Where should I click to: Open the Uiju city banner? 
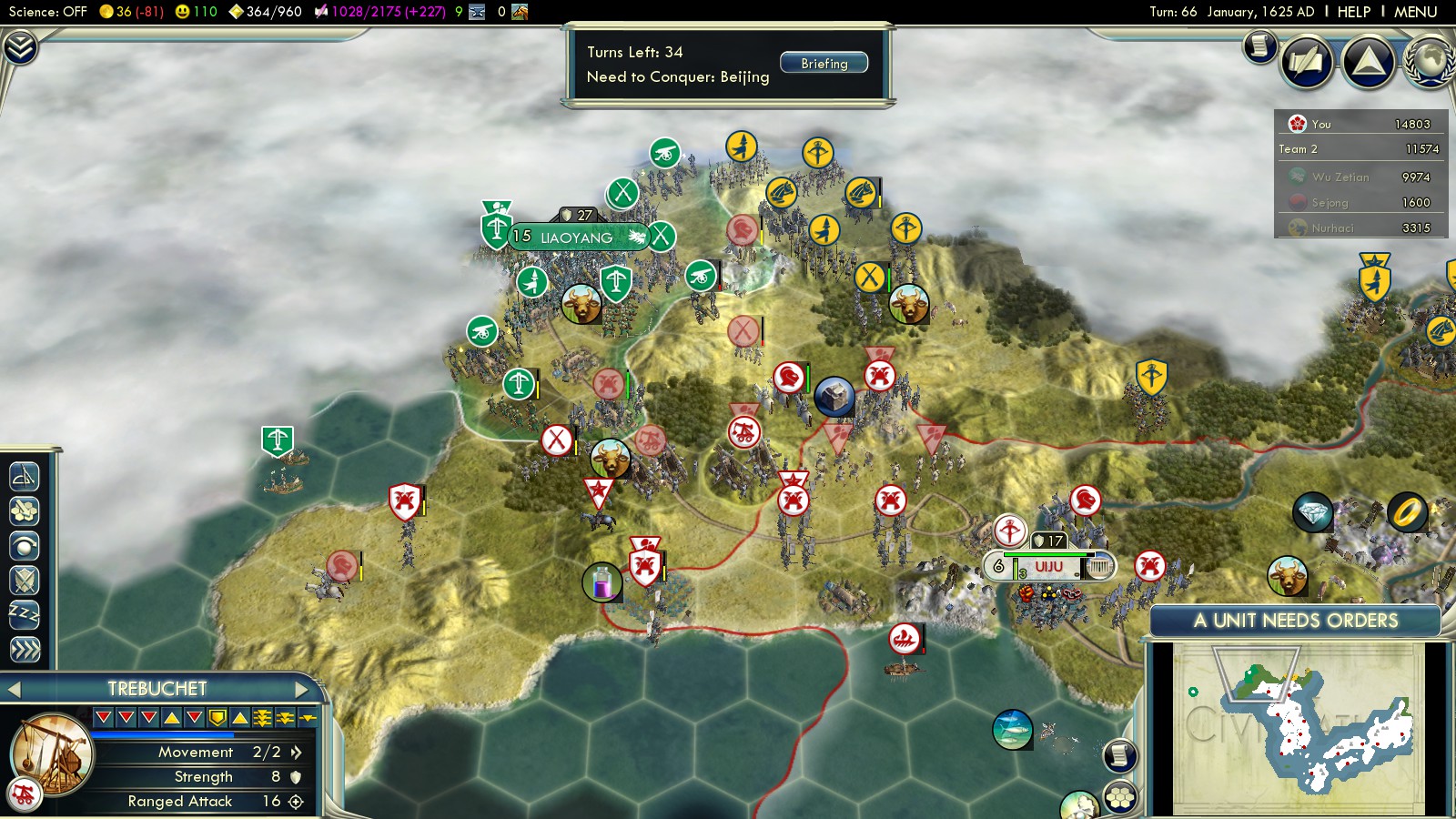point(1048,566)
